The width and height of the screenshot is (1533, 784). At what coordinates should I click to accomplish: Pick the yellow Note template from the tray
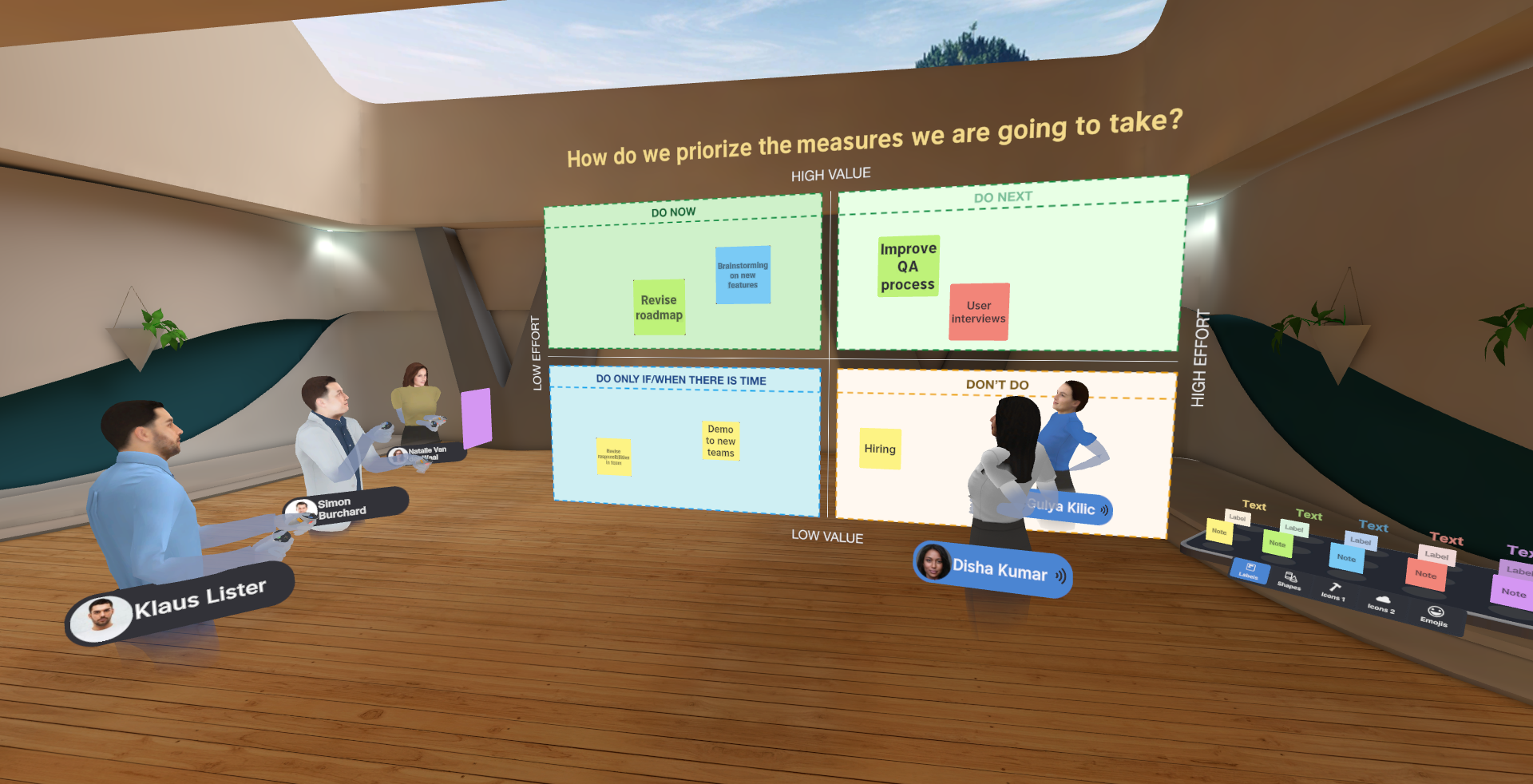point(1218,533)
